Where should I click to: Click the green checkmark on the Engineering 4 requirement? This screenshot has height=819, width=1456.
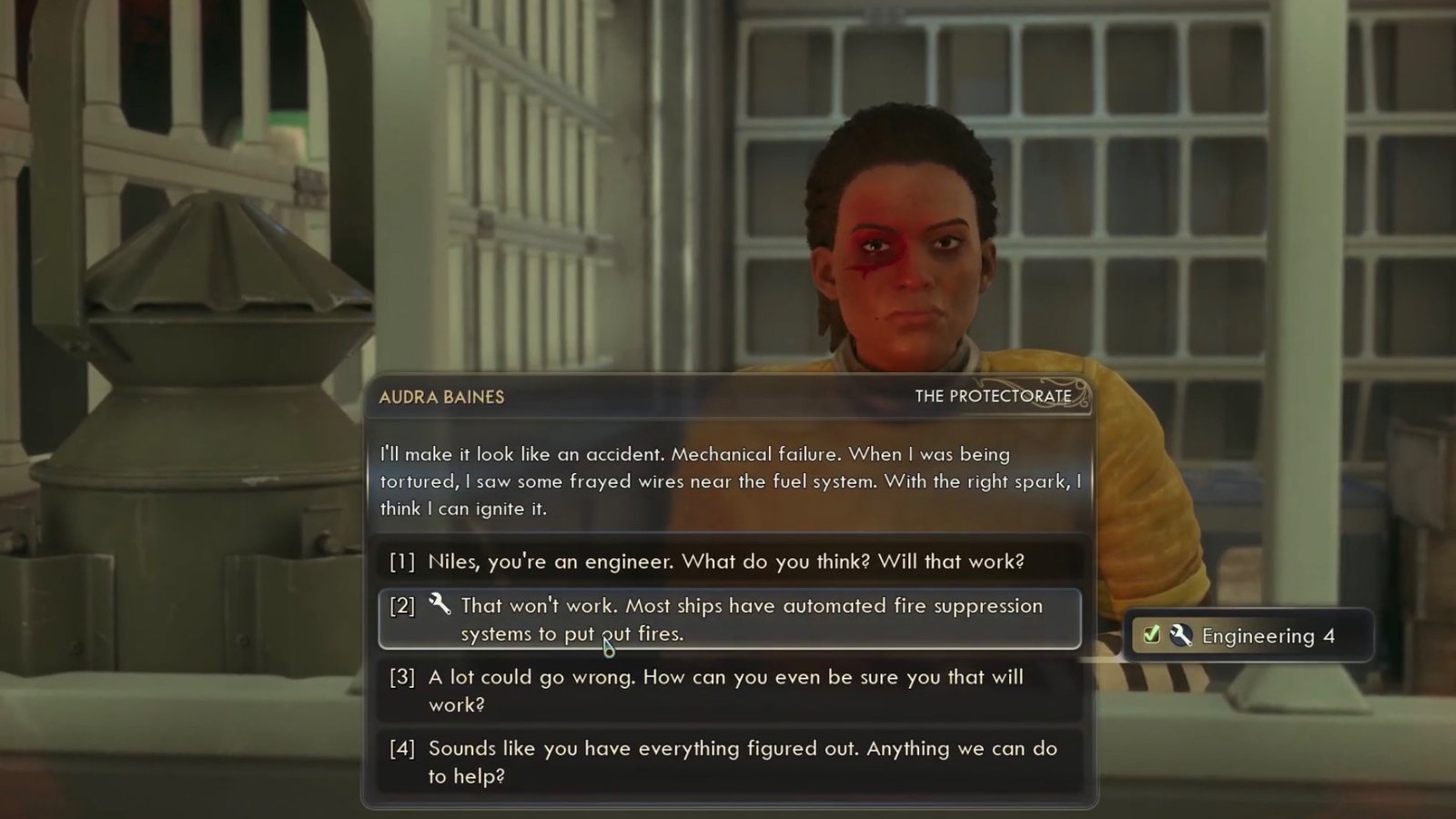click(1150, 635)
